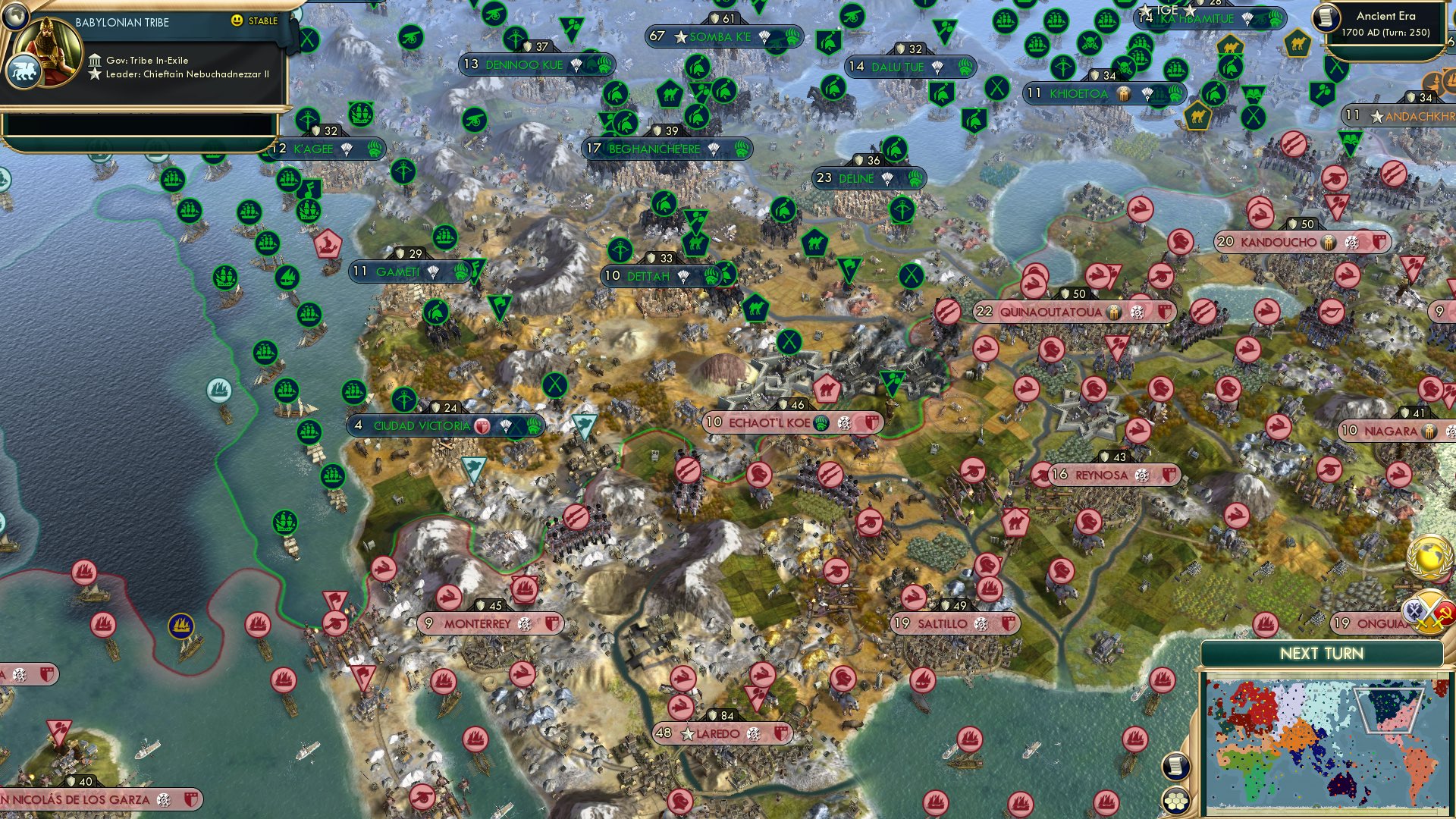This screenshot has height=819, width=1456.
Task: Click the capital star on Laredo's banner
Action: [687, 733]
